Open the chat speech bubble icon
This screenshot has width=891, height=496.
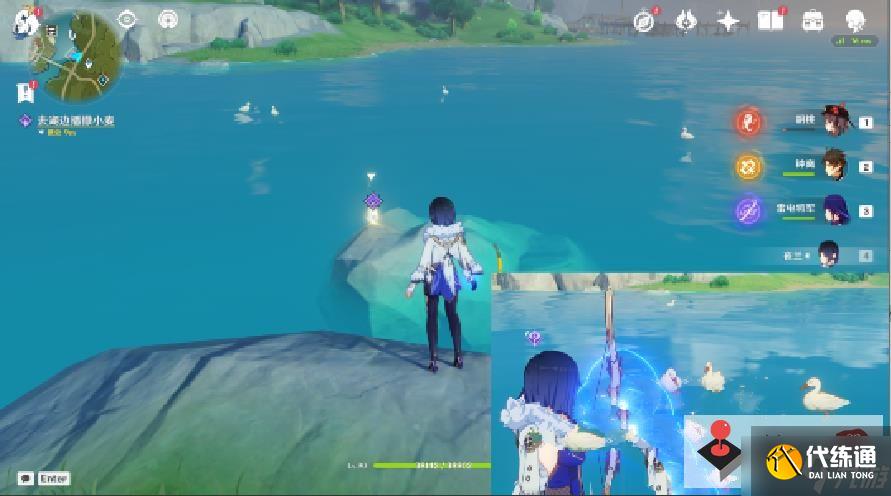pos(24,478)
